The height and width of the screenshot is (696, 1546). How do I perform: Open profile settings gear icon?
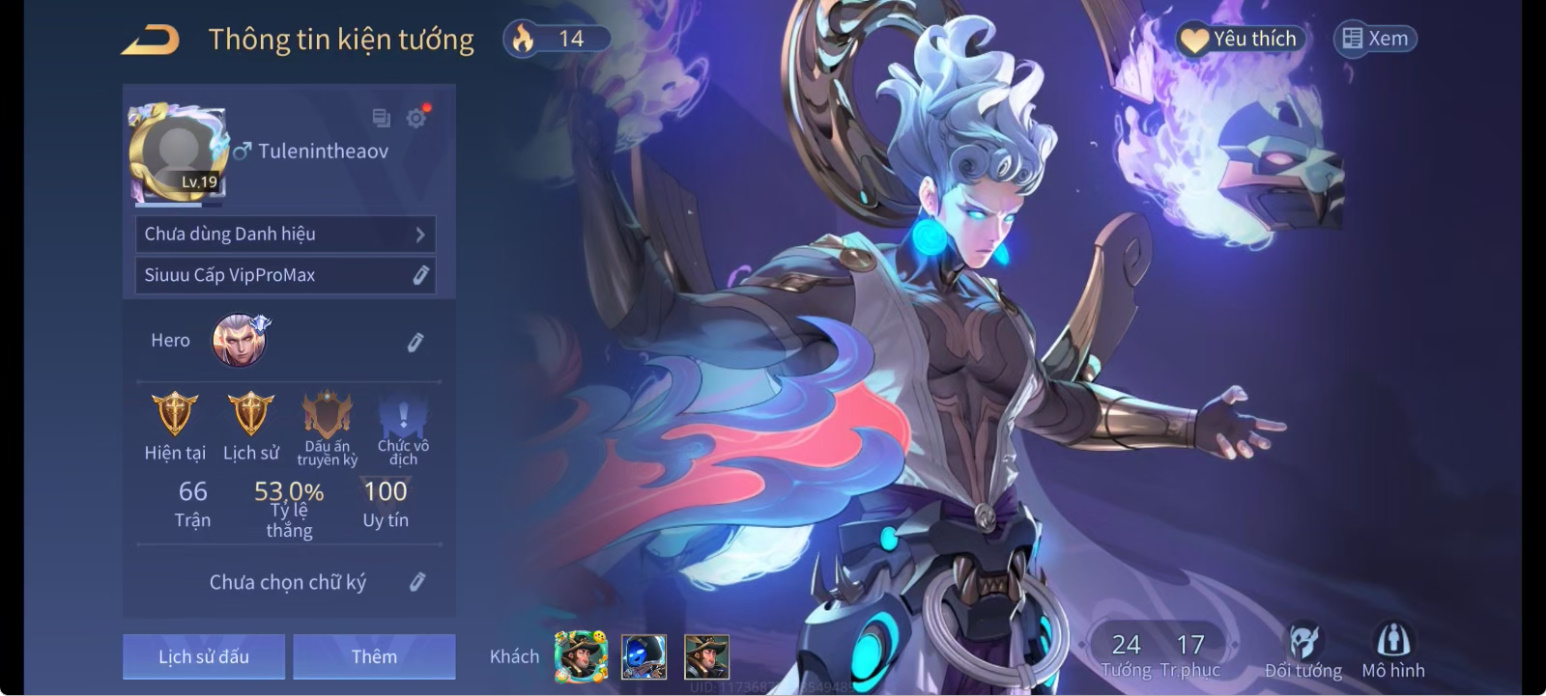tap(416, 118)
